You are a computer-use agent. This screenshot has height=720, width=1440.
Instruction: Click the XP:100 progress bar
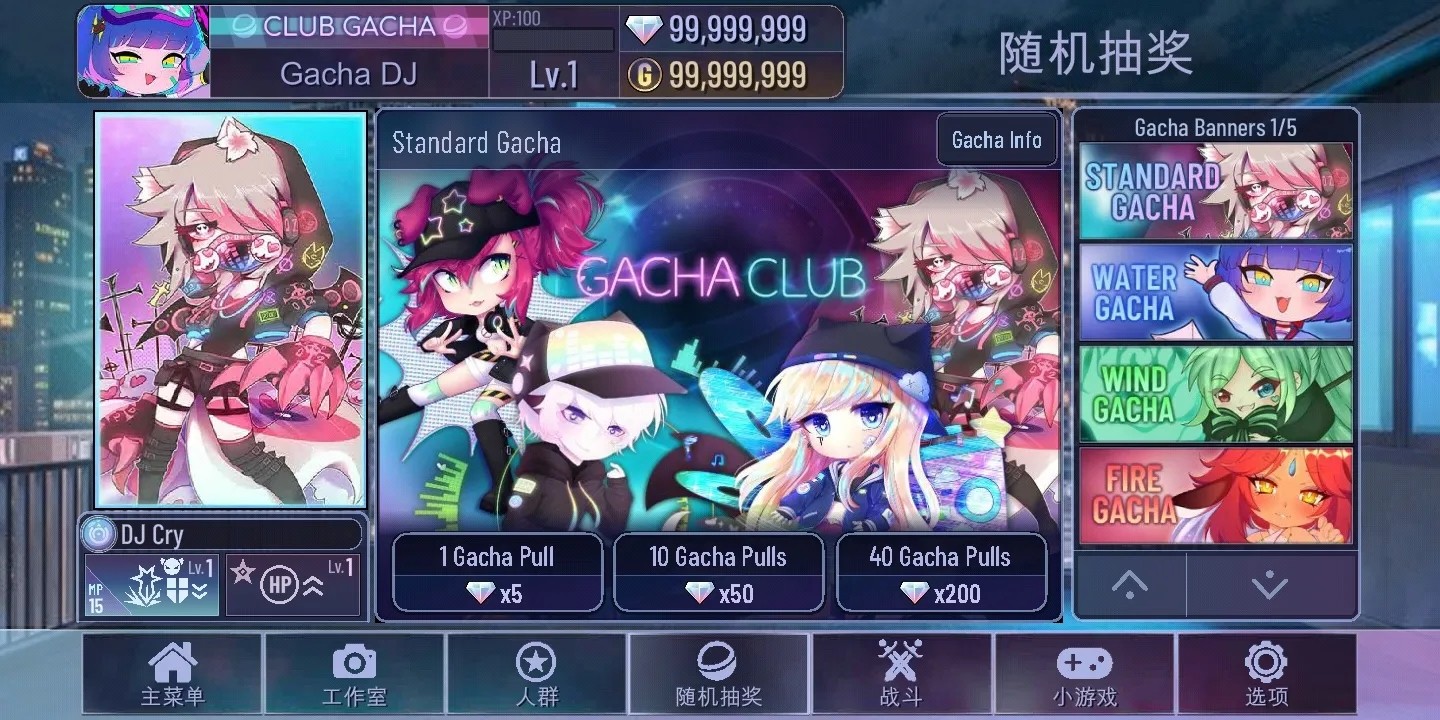(553, 37)
